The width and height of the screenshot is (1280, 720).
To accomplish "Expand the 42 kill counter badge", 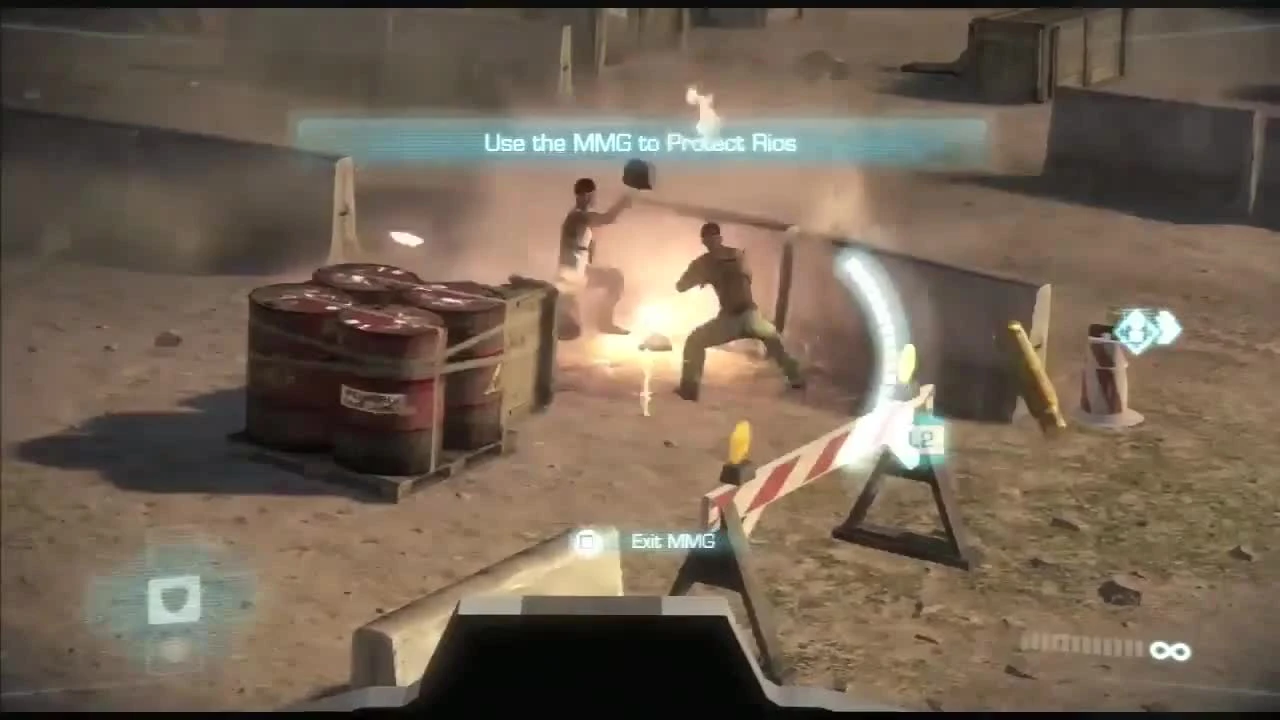I will click(x=924, y=438).
